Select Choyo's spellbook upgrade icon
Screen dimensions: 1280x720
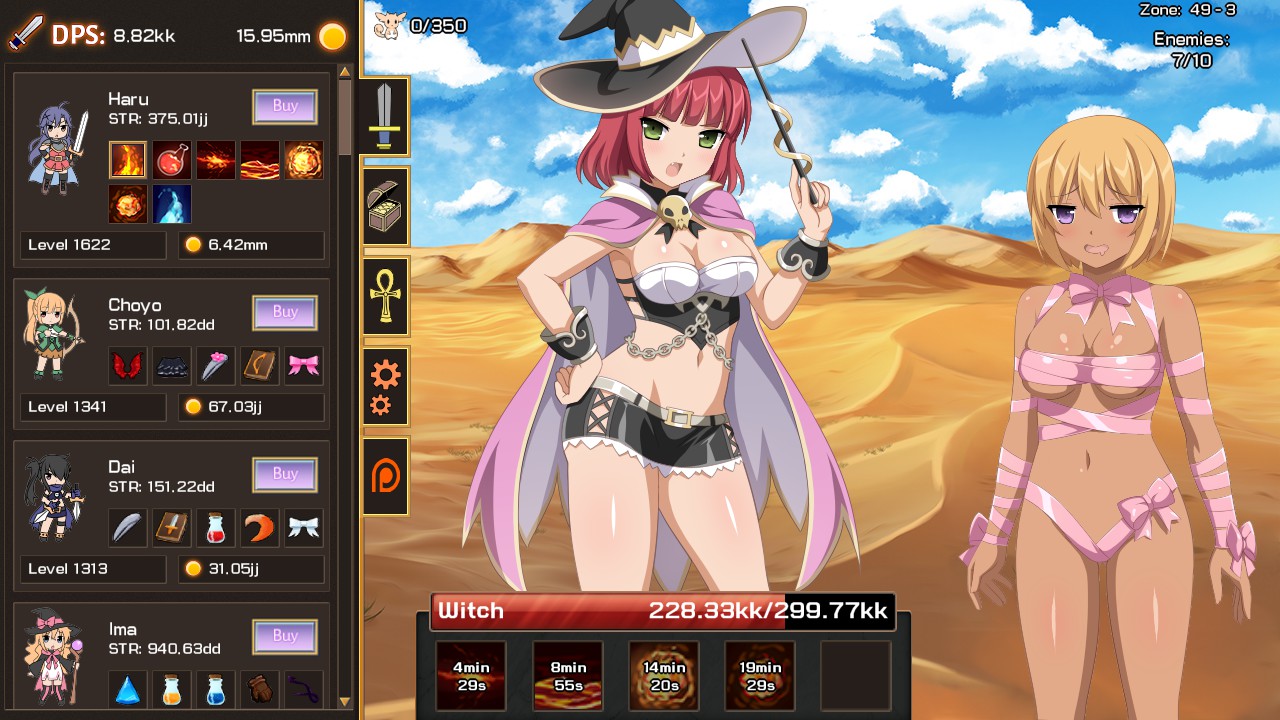coord(260,365)
